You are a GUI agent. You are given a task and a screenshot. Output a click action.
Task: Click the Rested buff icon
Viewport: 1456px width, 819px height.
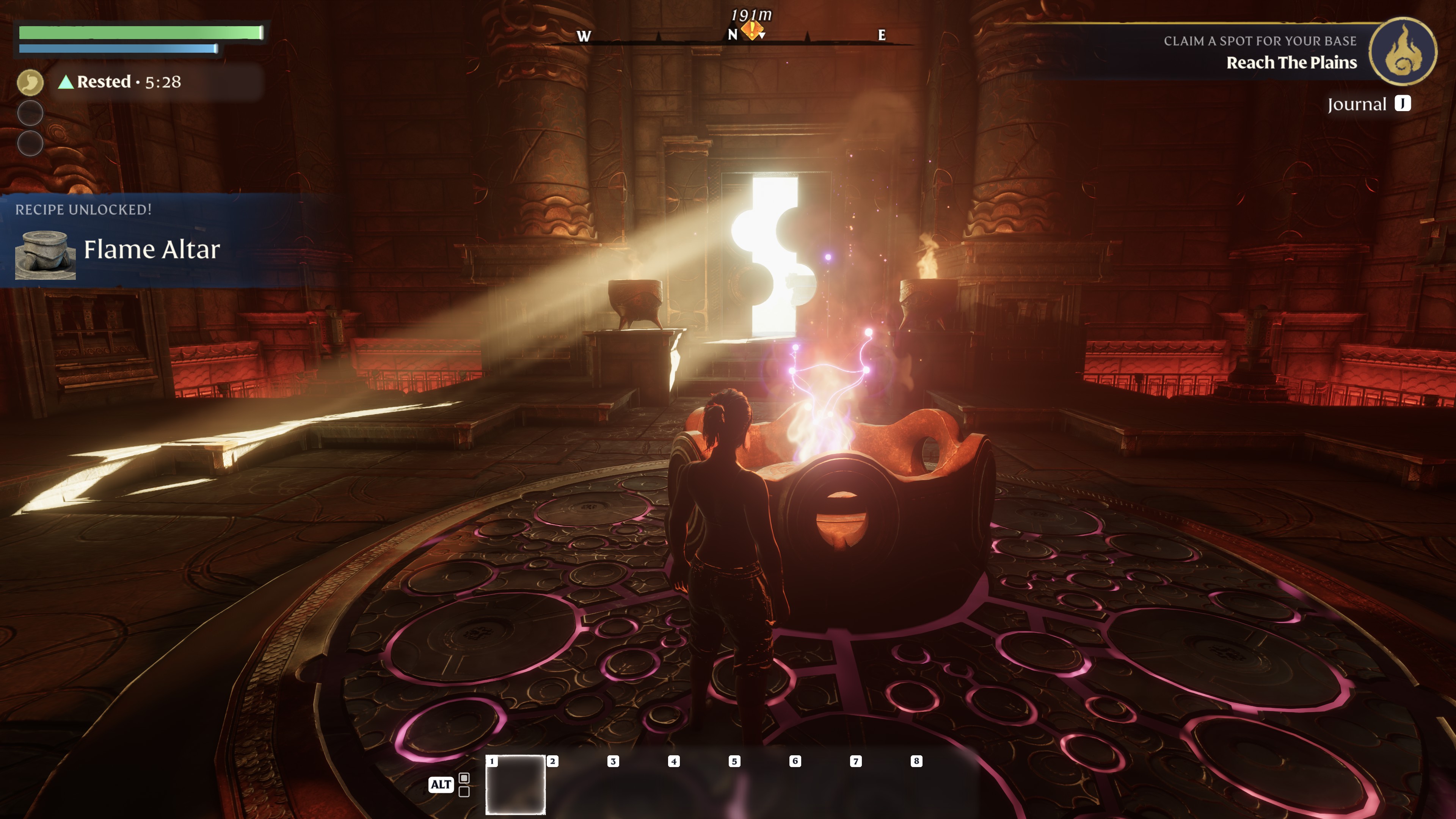pyautogui.click(x=30, y=83)
